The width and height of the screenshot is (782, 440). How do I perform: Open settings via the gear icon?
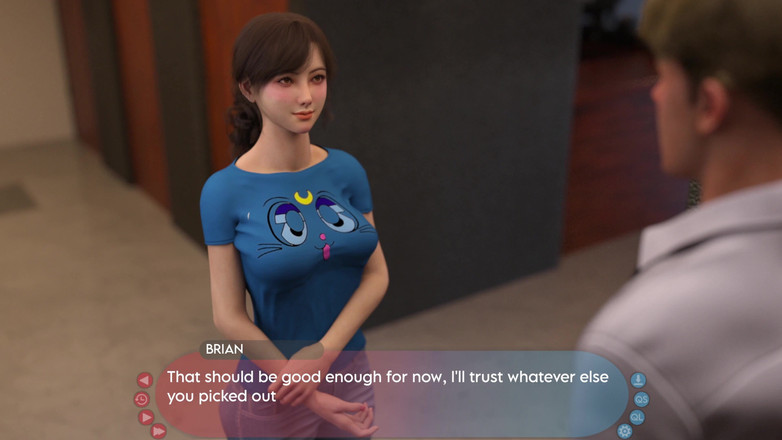625,431
